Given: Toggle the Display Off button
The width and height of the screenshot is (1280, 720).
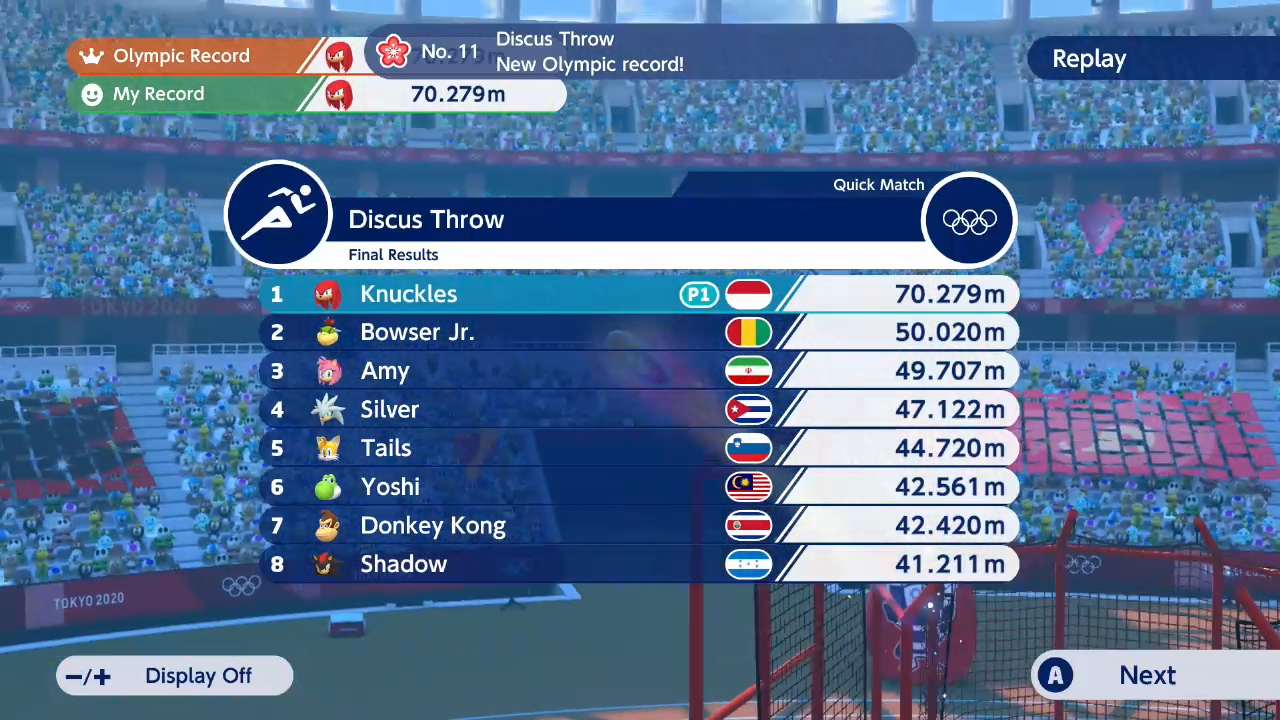Looking at the screenshot, I should (x=176, y=676).
